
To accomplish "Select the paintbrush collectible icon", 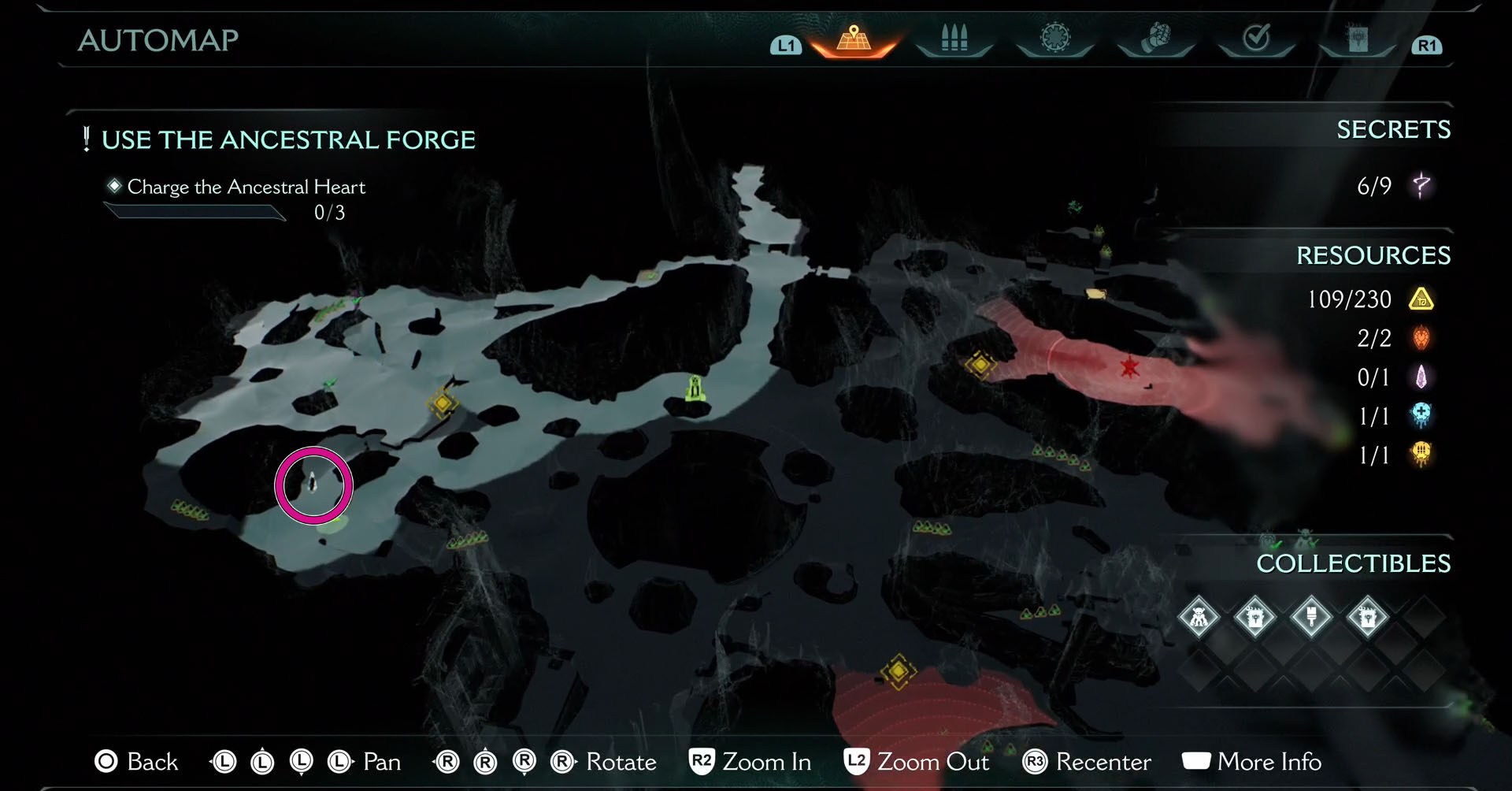I will click(x=1311, y=618).
